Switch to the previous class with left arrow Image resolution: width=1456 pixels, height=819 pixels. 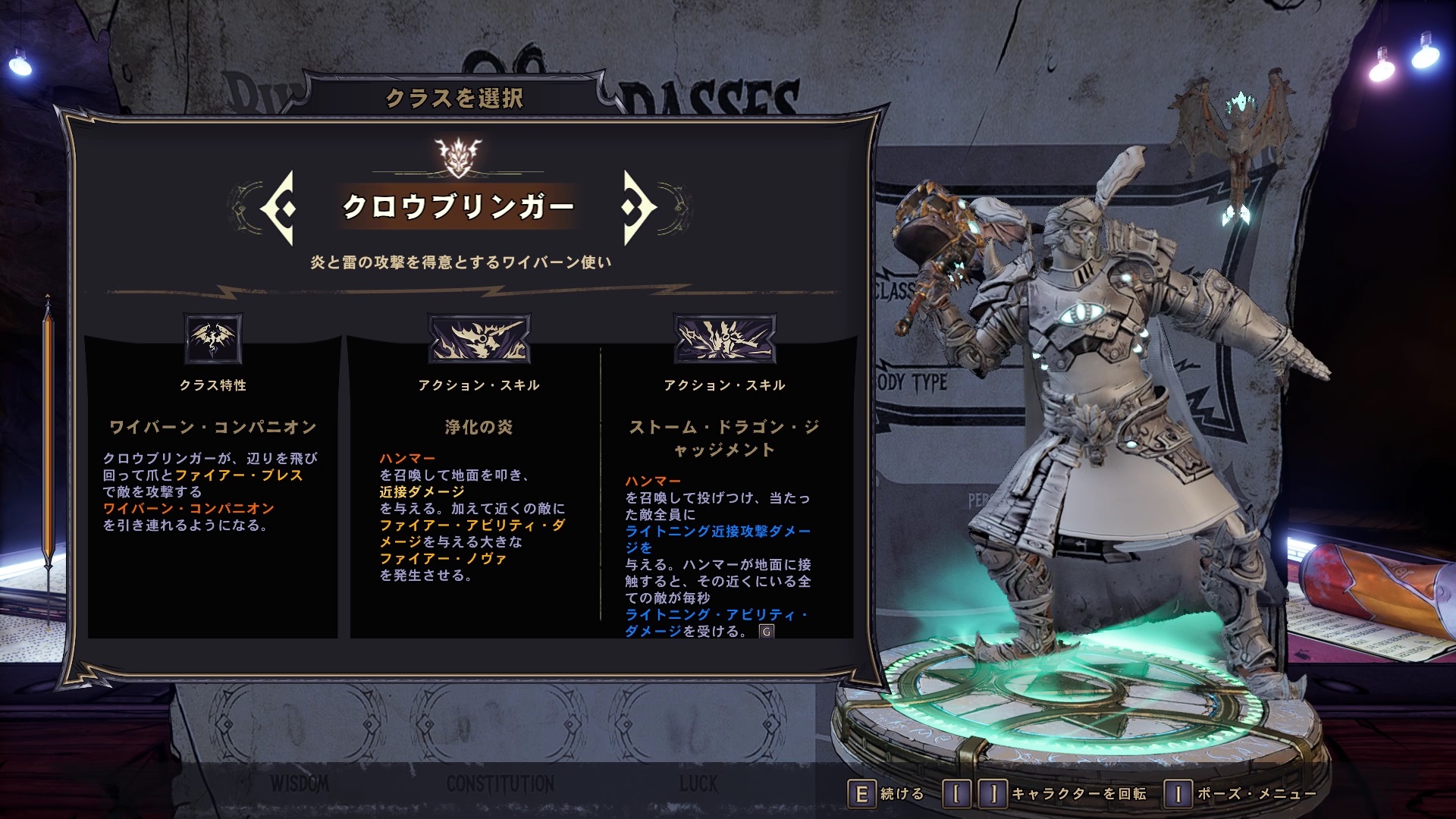(279, 207)
